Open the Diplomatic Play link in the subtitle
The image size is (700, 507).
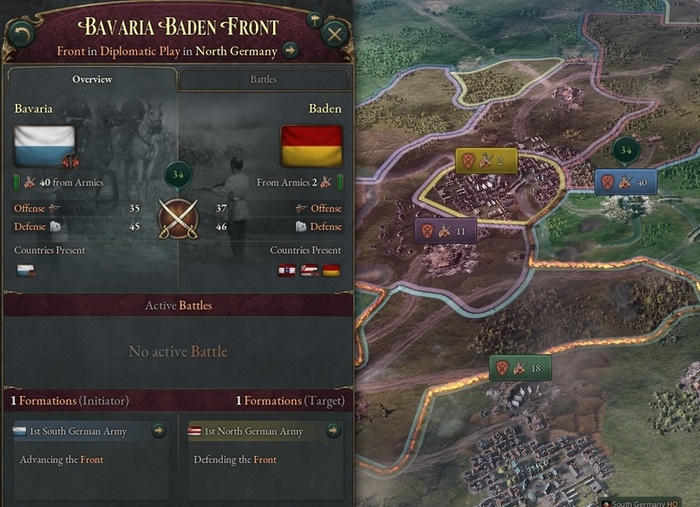tap(137, 50)
